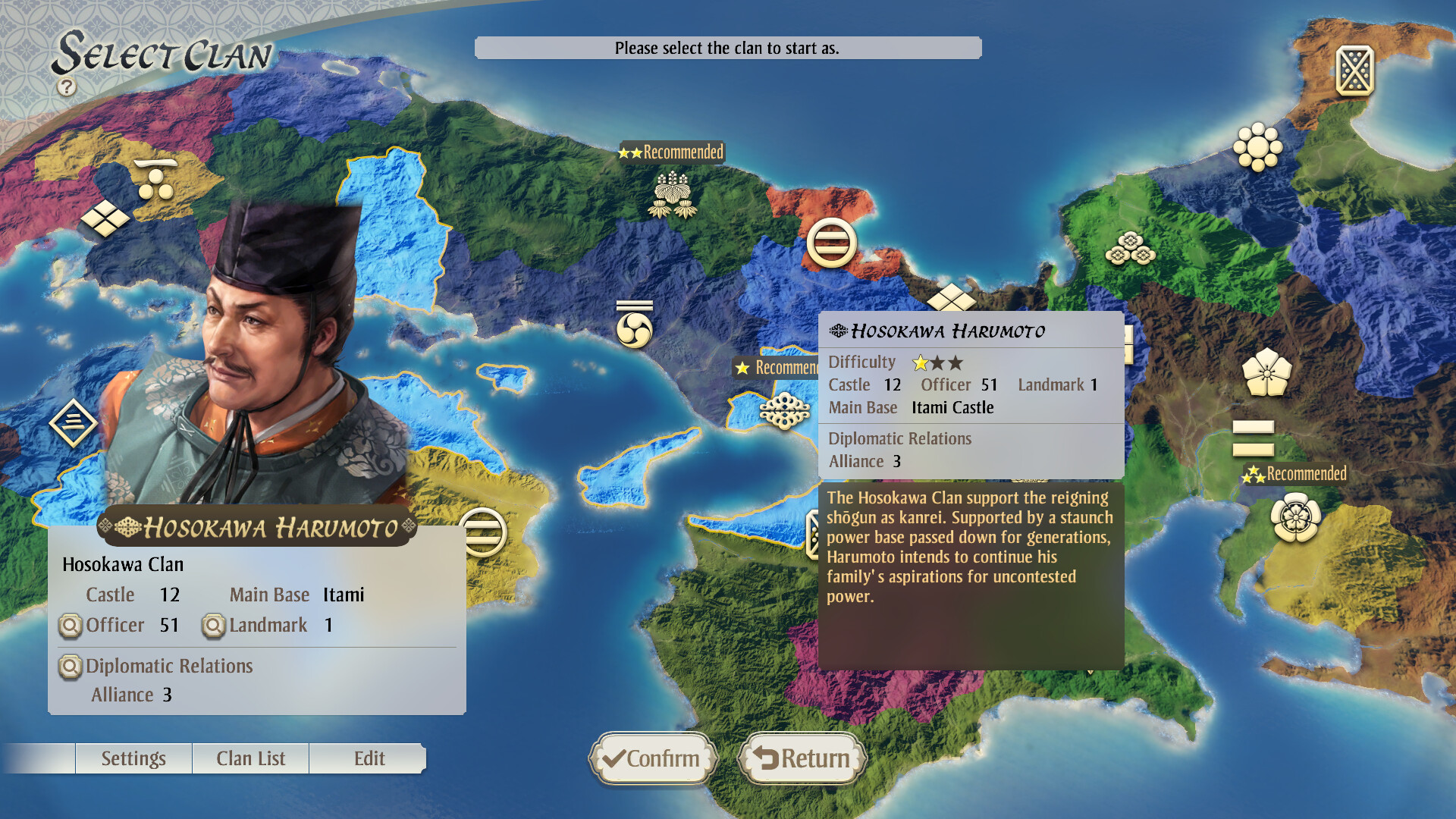
Task: Open the Edit tab at the bottom
Action: [x=369, y=758]
